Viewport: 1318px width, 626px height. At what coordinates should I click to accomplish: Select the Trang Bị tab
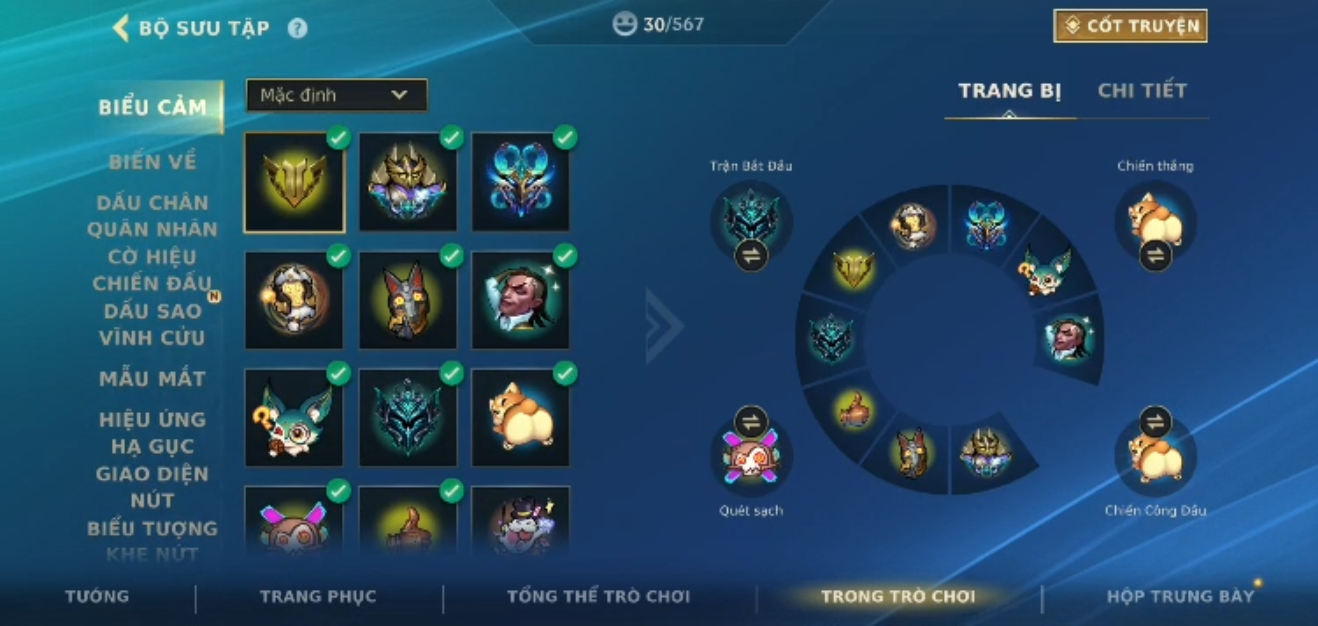pyautogui.click(x=1009, y=91)
